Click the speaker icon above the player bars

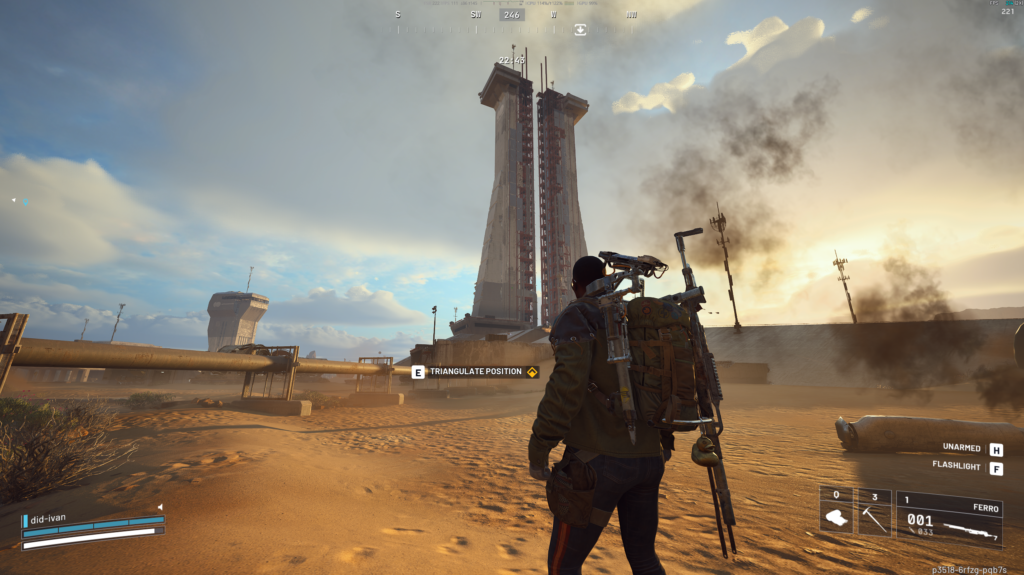coord(158,507)
